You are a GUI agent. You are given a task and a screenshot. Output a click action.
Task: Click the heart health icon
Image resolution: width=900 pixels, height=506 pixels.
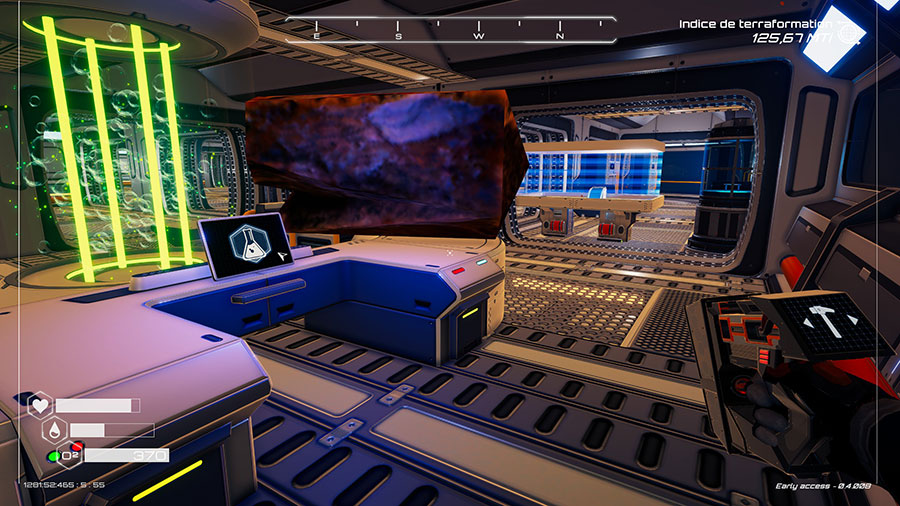click(40, 406)
